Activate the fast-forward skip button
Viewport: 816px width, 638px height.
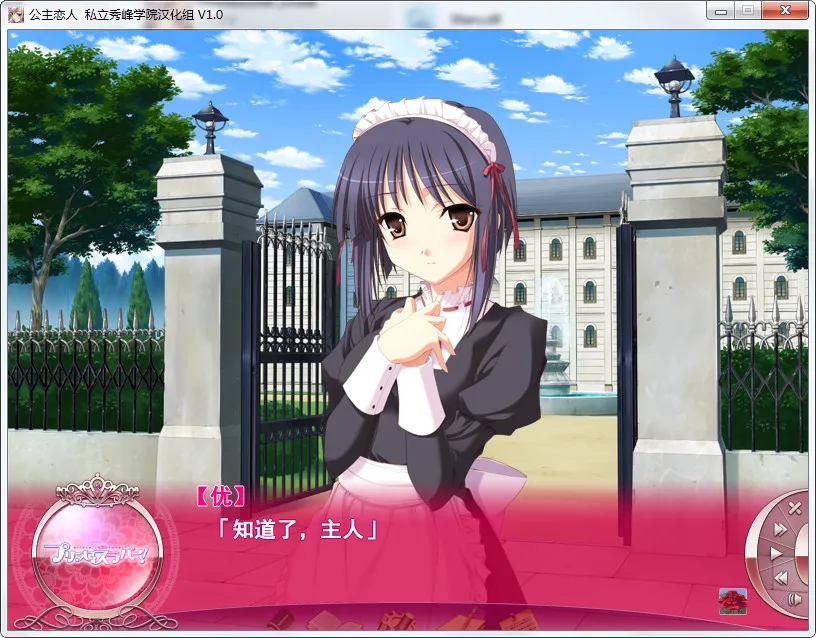[x=781, y=529]
